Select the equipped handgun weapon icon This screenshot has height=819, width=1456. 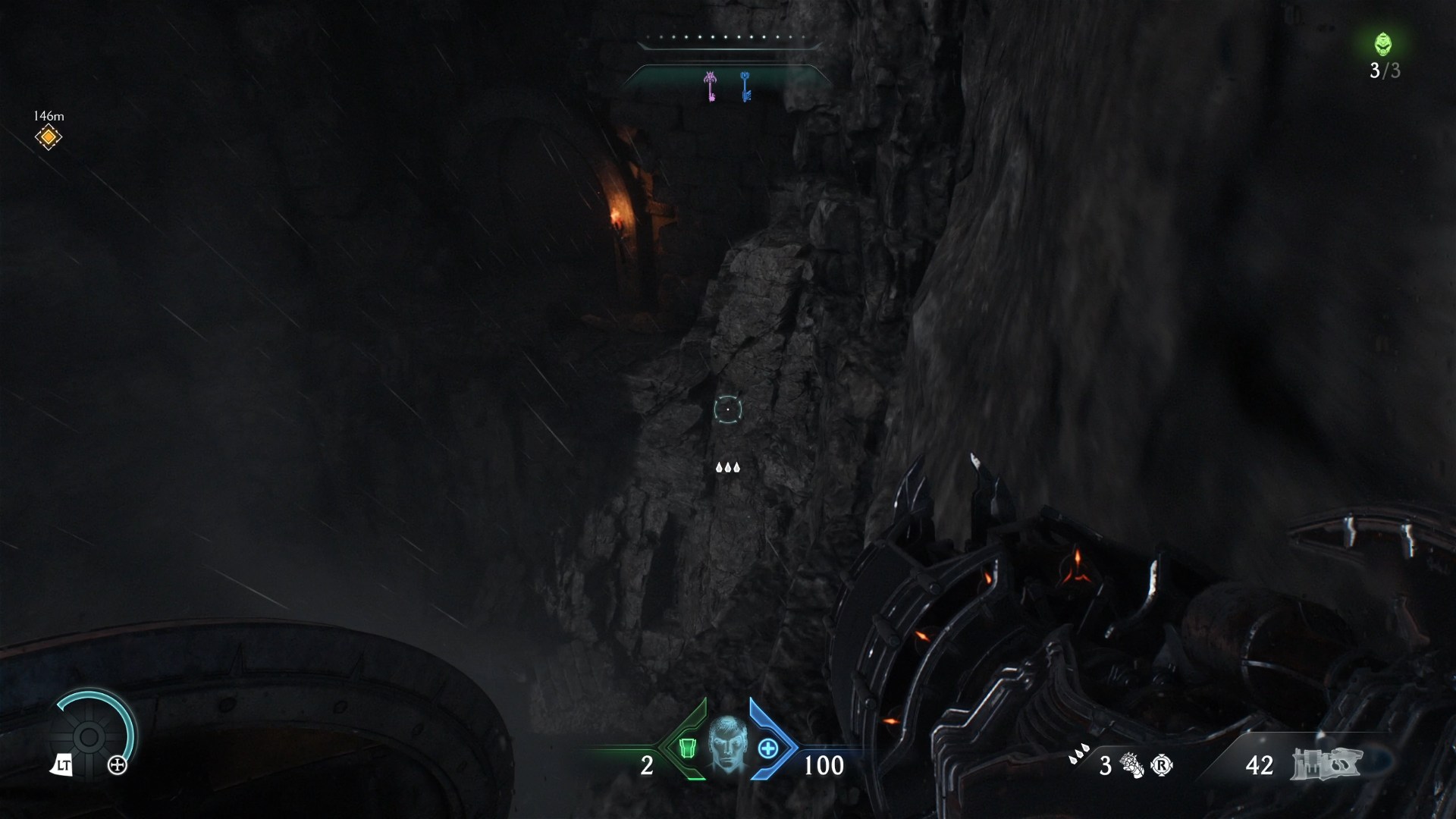[x=1327, y=762]
